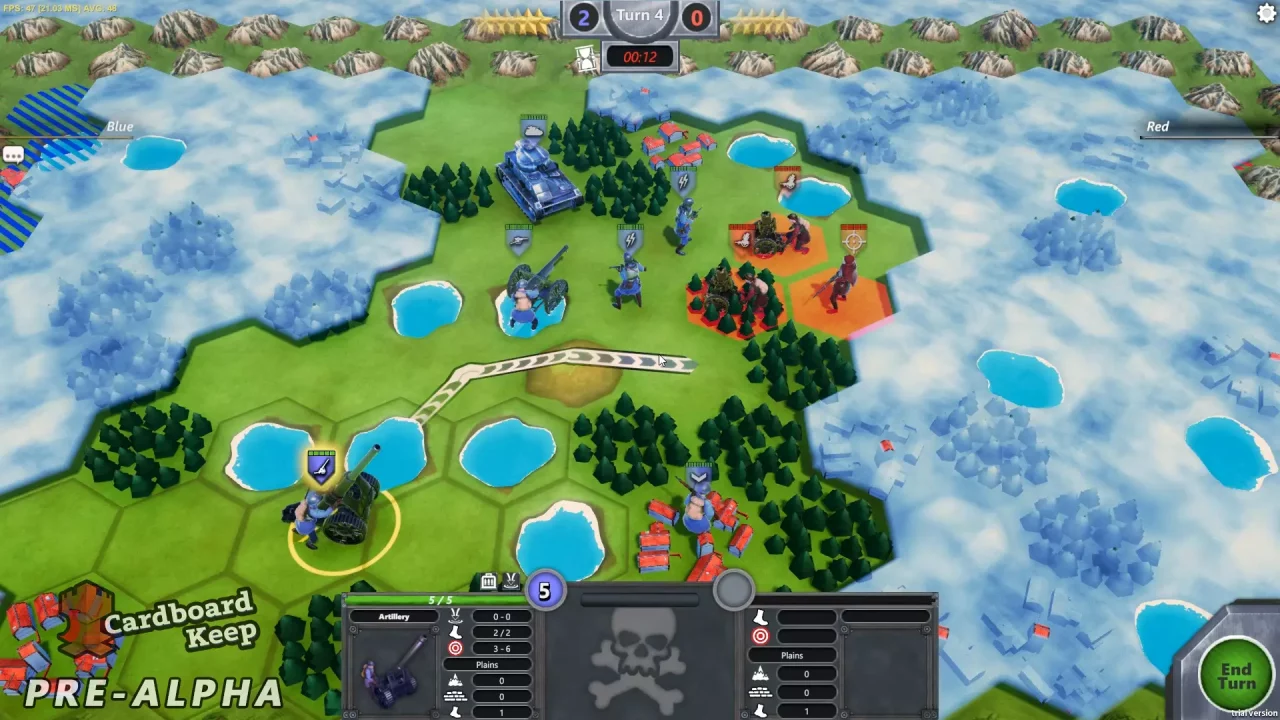Image resolution: width=1280 pixels, height=720 pixels.
Task: Open the settings gear in the top-right corner
Action: click(1266, 13)
